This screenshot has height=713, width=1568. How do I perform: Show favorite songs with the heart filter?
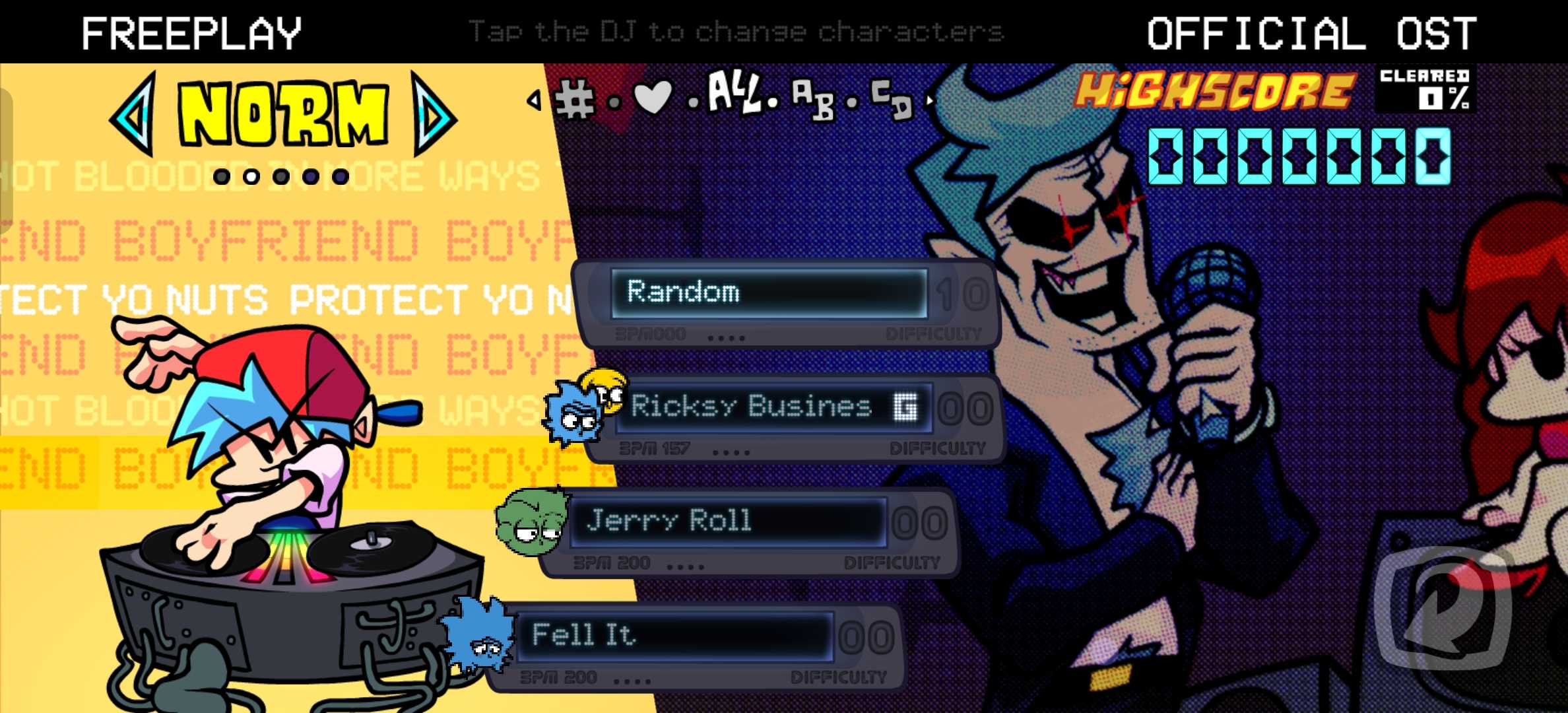(x=652, y=98)
